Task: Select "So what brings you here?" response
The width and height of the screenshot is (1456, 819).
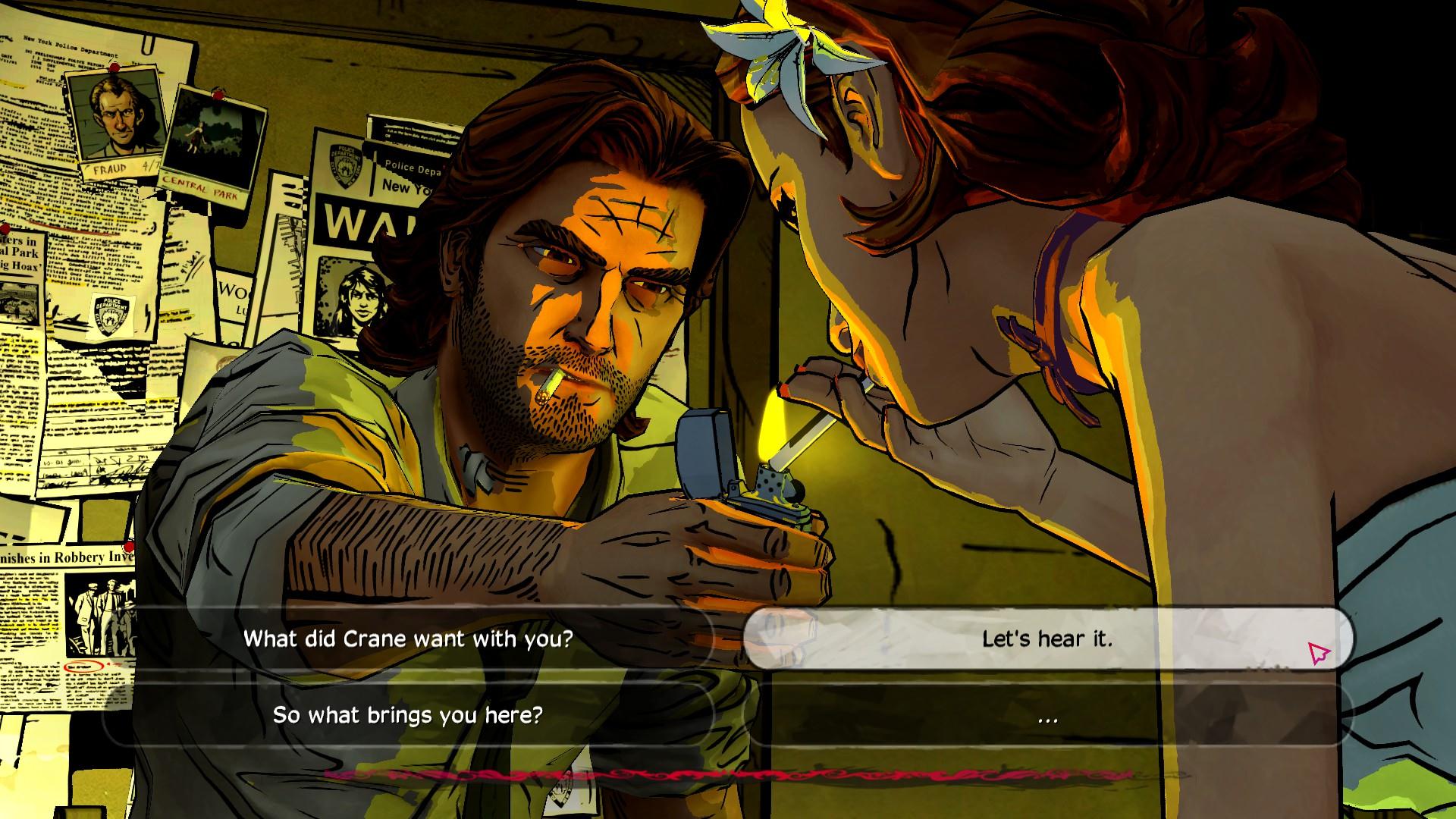Action: point(408,715)
